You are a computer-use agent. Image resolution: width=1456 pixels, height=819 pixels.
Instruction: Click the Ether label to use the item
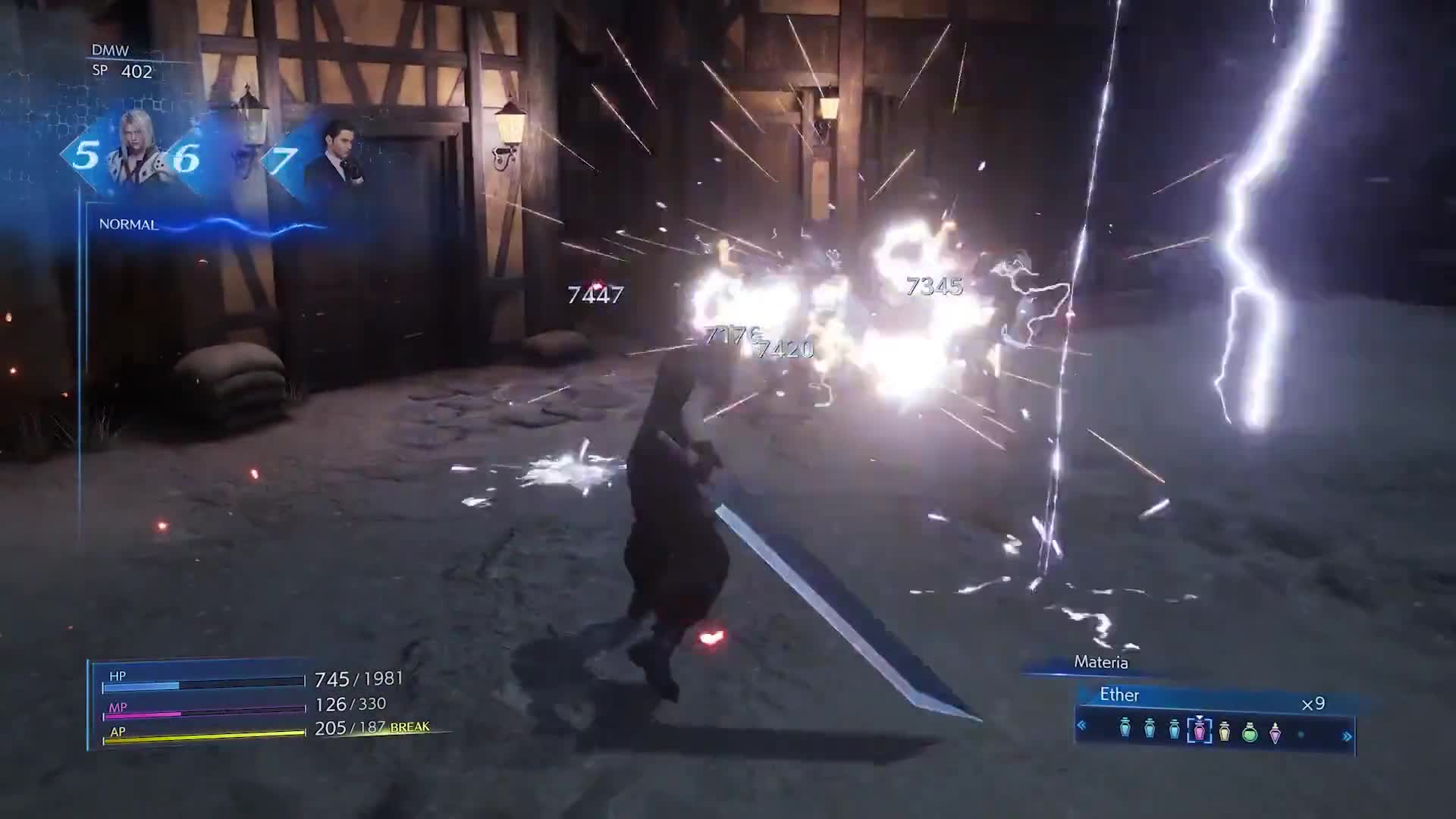click(1119, 695)
